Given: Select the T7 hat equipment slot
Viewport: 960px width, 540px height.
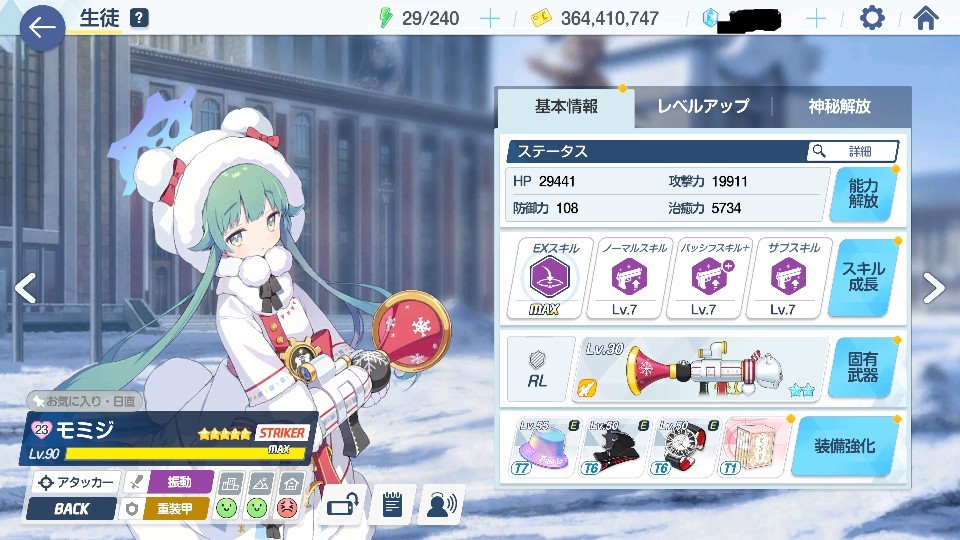Looking at the screenshot, I should pyautogui.click(x=543, y=445).
